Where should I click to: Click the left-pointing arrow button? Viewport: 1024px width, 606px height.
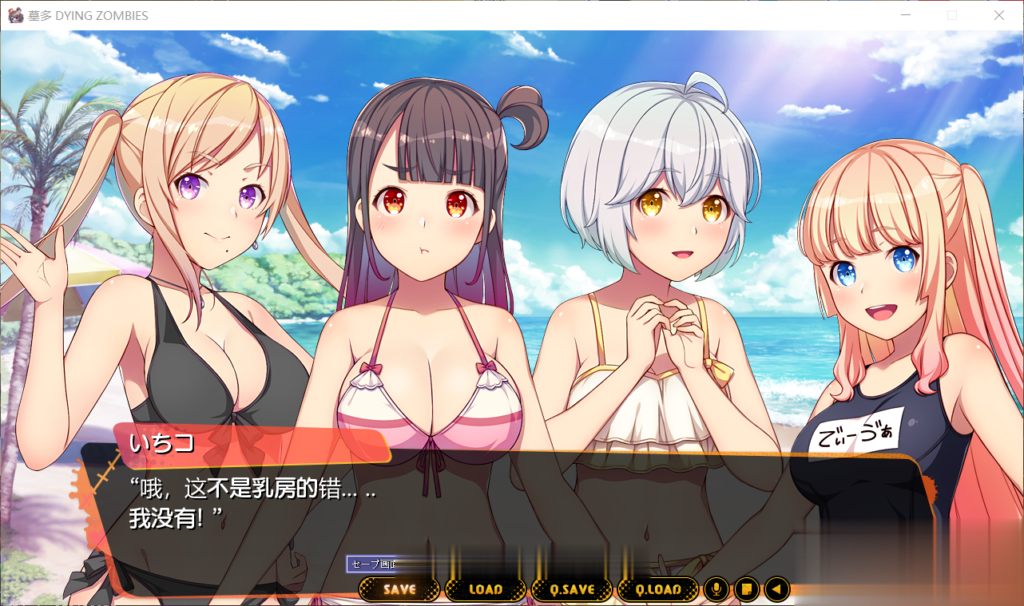tap(776, 590)
